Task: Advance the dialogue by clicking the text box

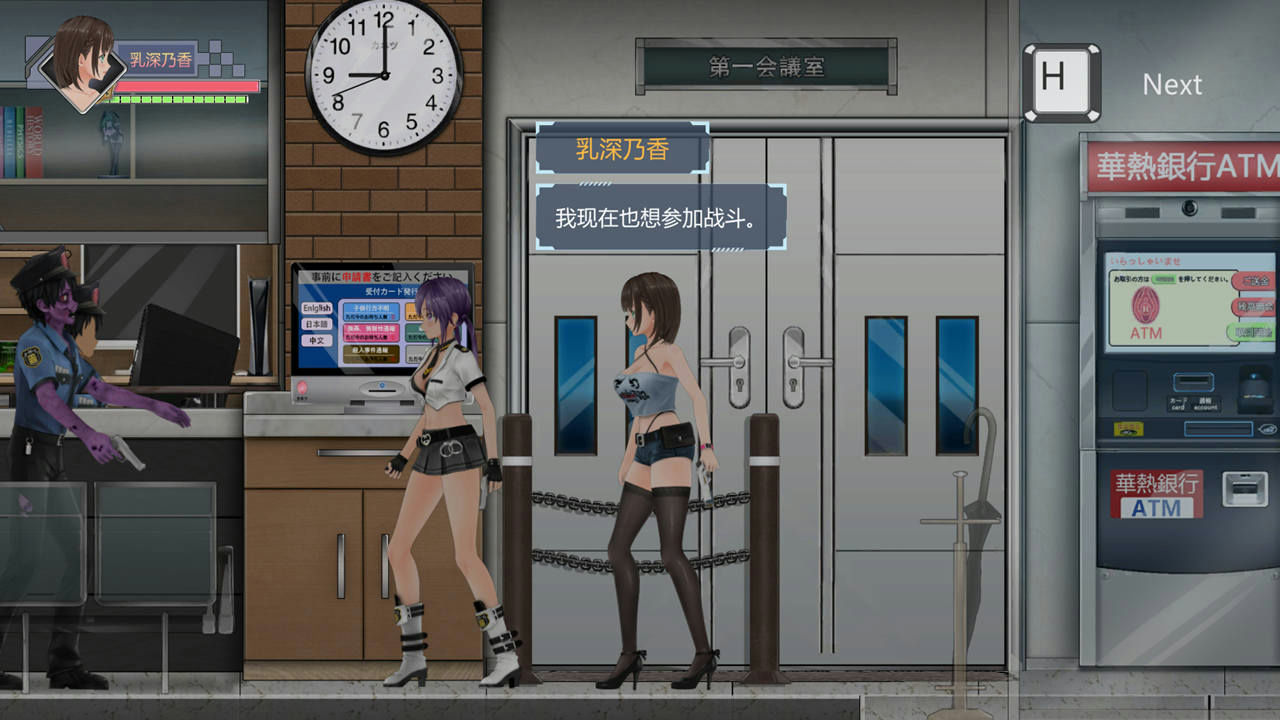Action: (x=660, y=214)
